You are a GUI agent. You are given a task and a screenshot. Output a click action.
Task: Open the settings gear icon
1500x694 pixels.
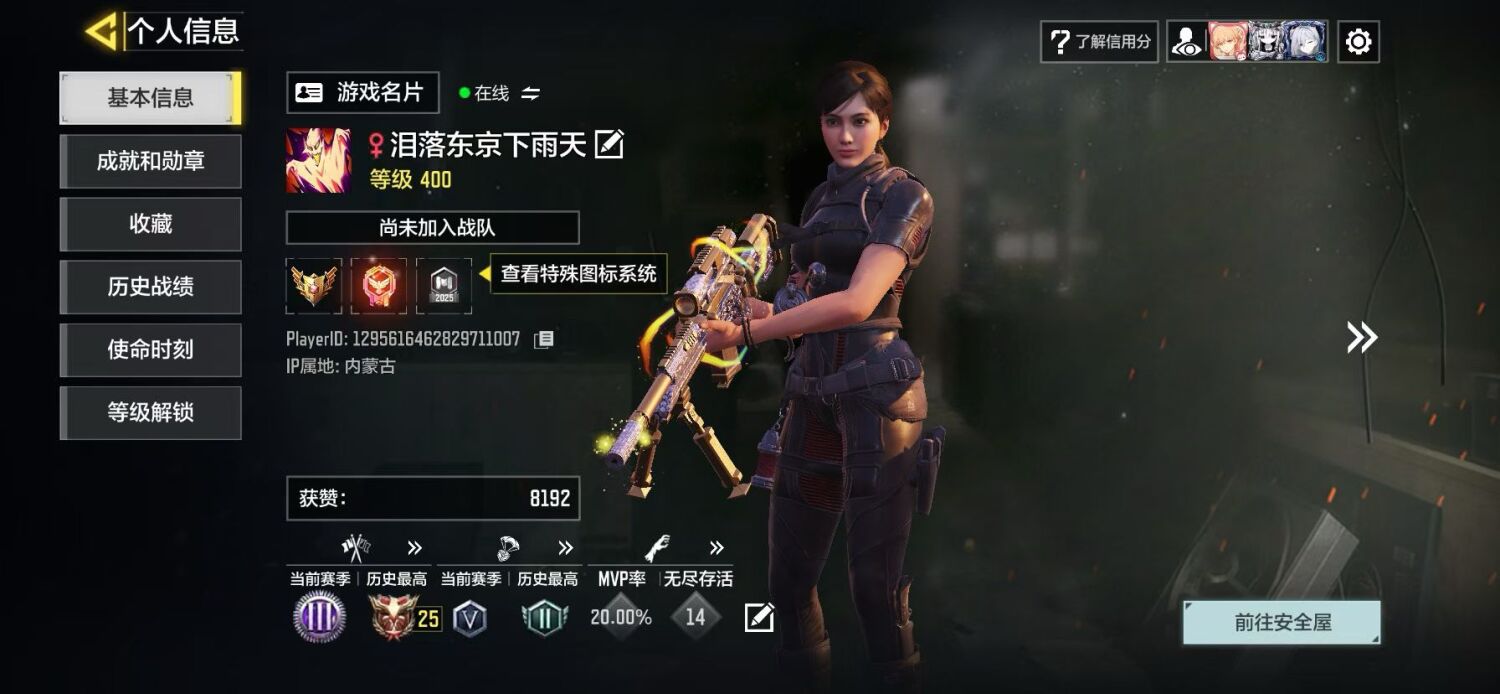click(x=1358, y=42)
